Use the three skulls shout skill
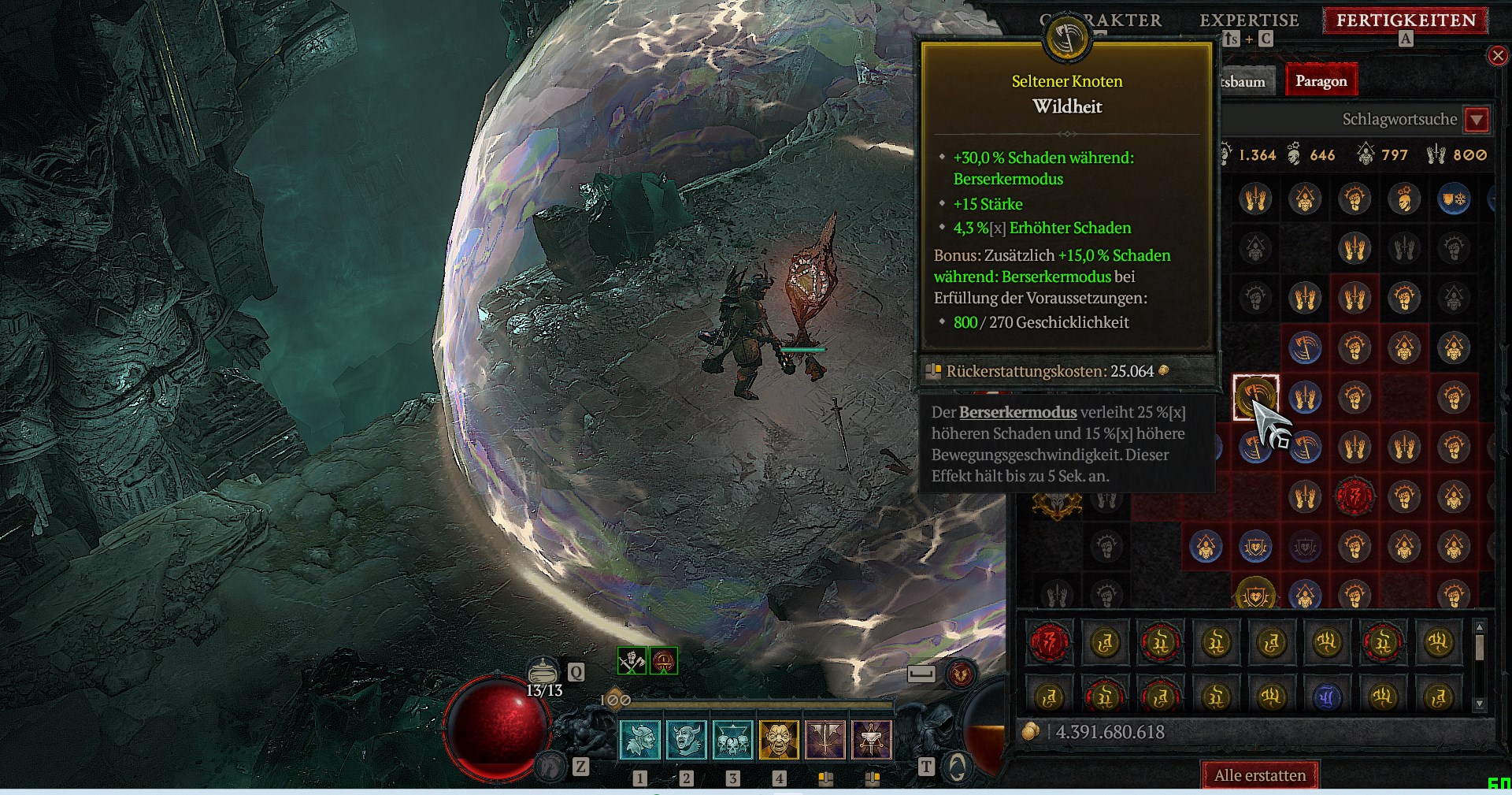 [x=732, y=740]
